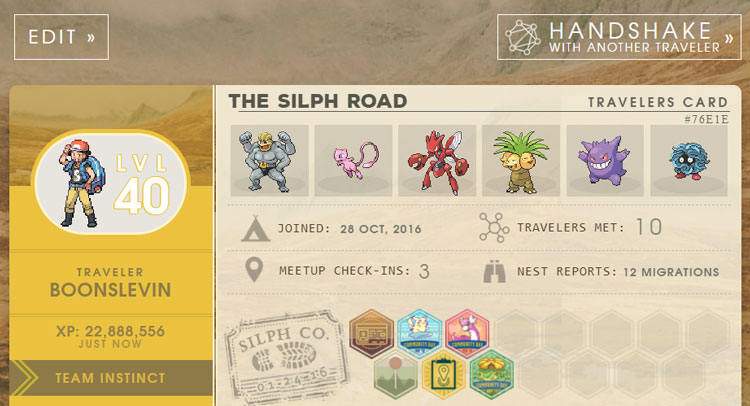This screenshot has width=750, height=406.
Task: Click the purple Gengar tile
Action: 604,159
